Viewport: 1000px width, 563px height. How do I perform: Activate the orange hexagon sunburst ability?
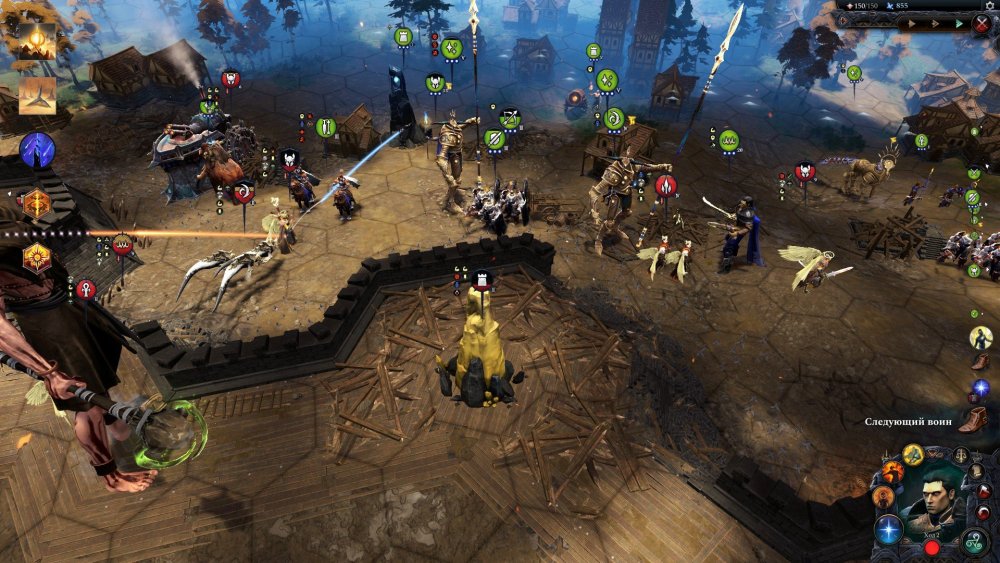point(37,257)
